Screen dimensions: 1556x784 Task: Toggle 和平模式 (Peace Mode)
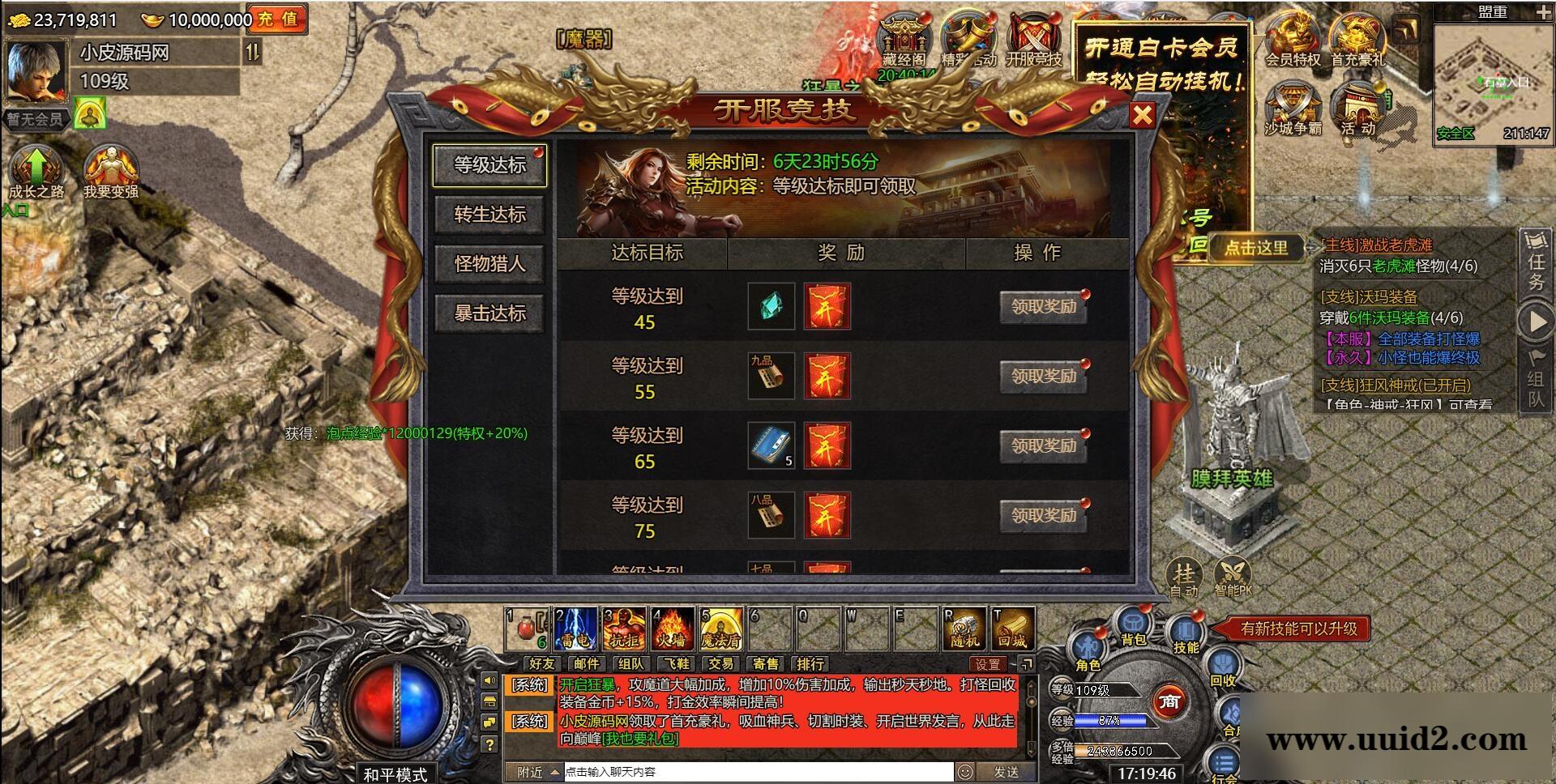[x=395, y=772]
